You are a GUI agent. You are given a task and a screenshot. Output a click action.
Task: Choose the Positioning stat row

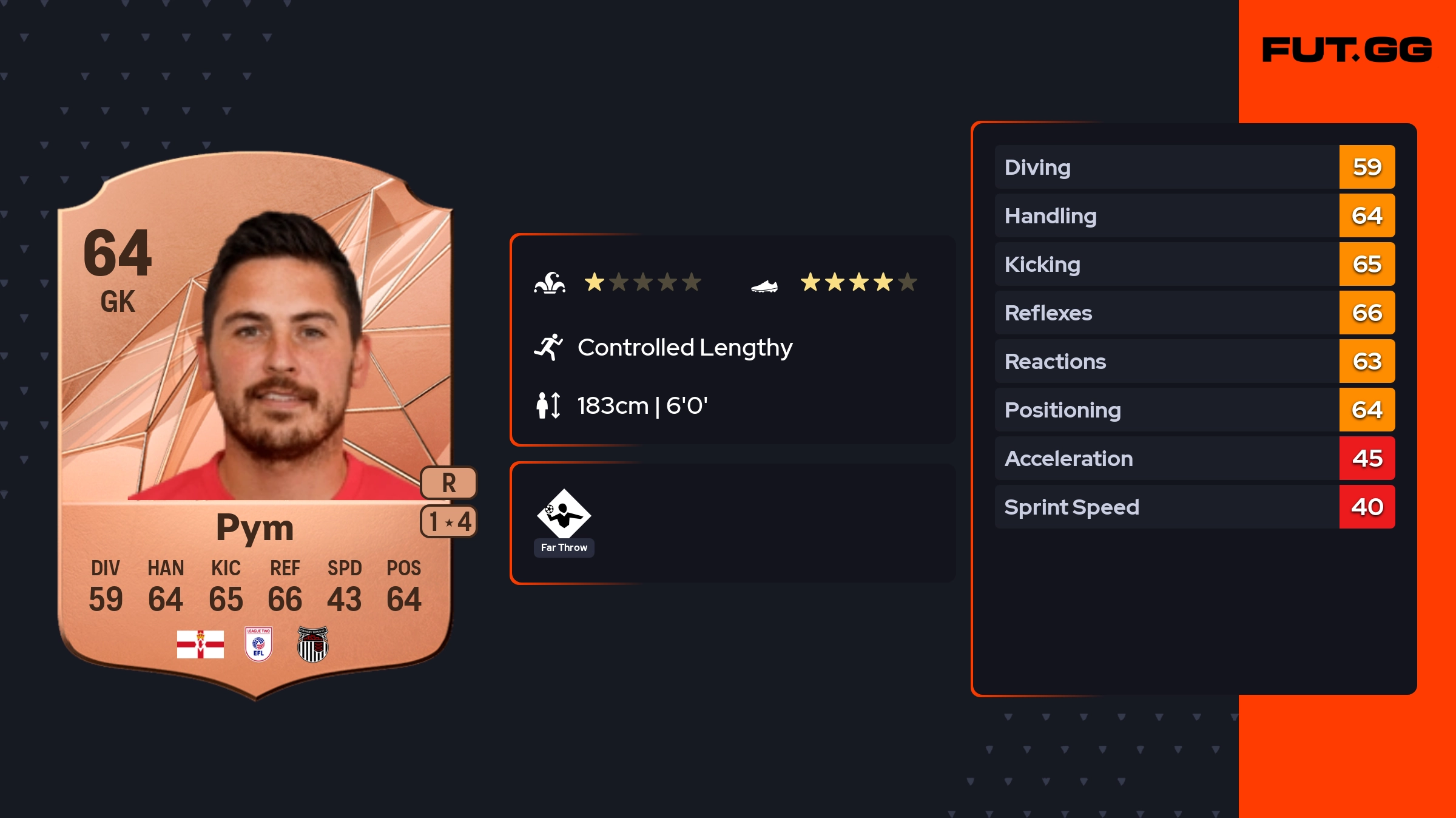point(1194,410)
